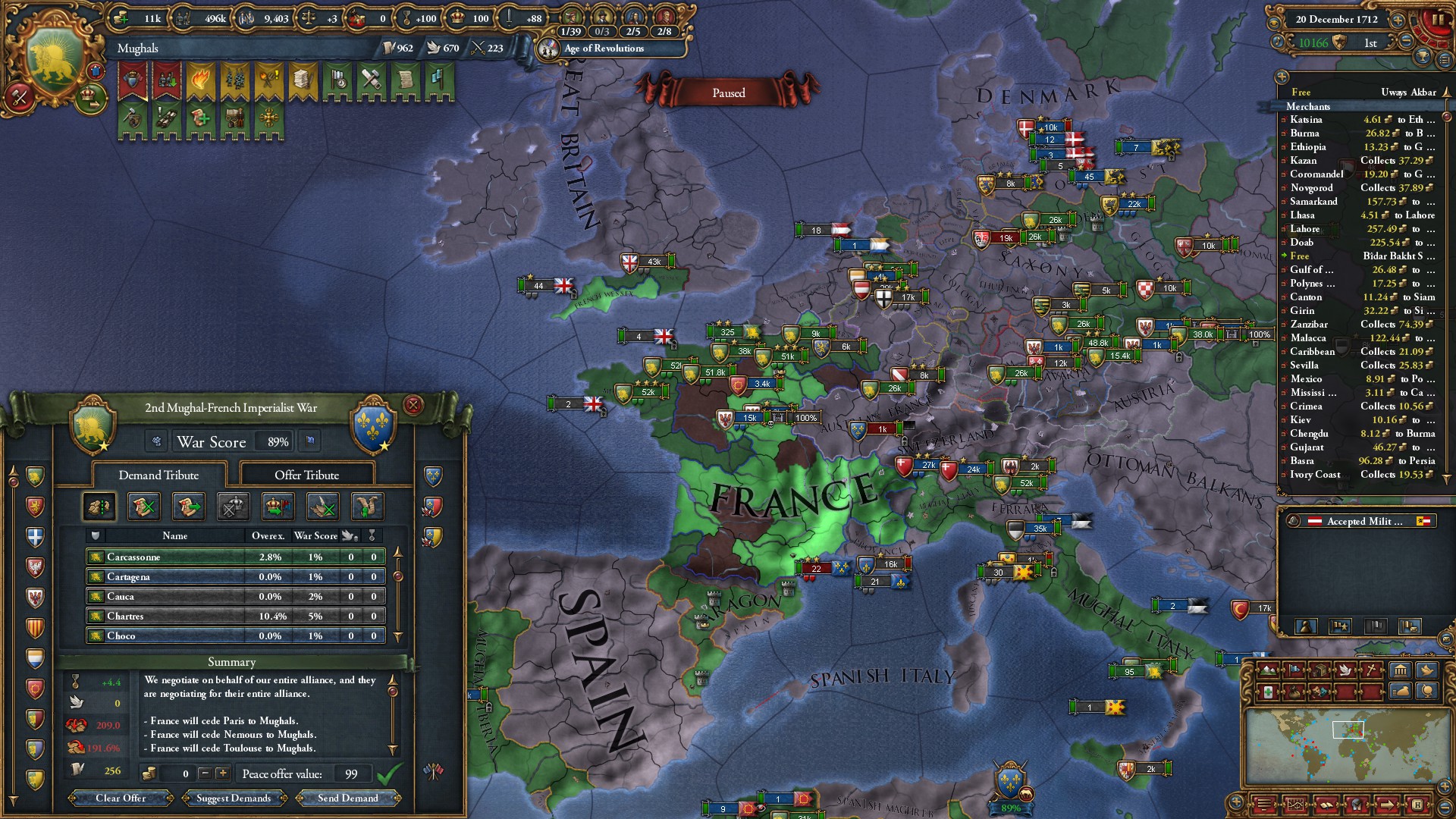Send the peace demand to France

pyautogui.click(x=347, y=798)
